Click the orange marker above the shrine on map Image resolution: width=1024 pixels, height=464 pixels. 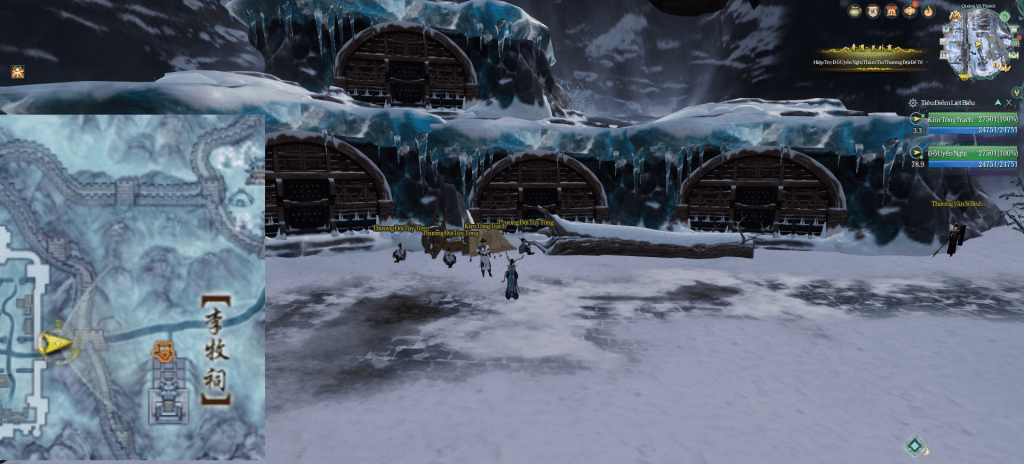click(x=165, y=351)
